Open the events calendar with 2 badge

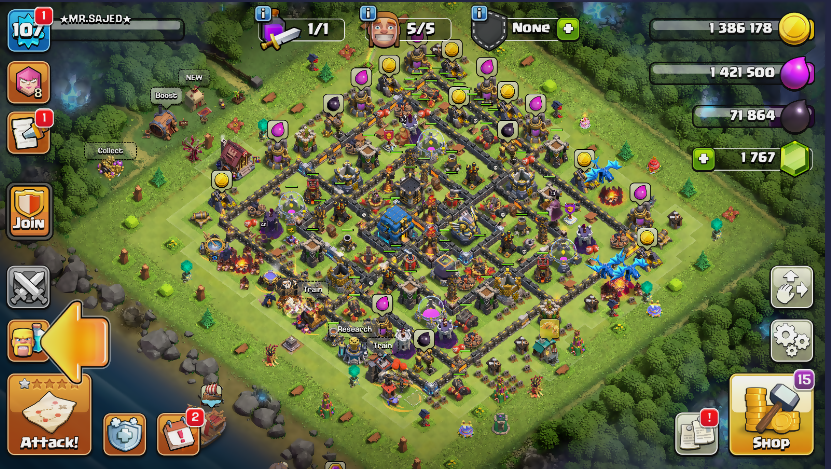[x=178, y=432]
